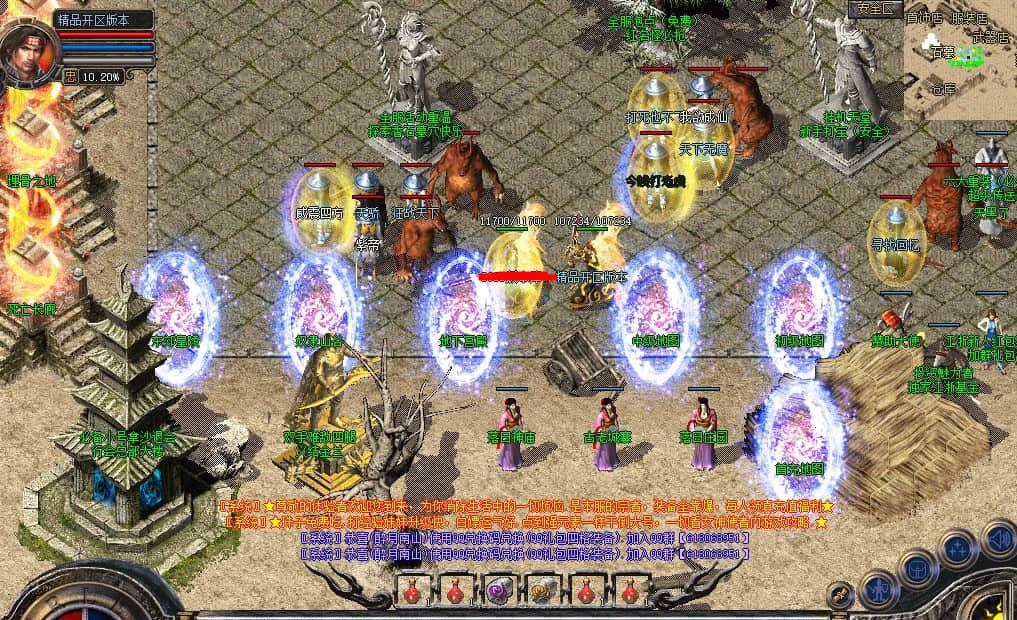Image resolution: width=1017 pixels, height=620 pixels.
Task: Activate the blue four-sparkle round button
Action: point(957,548)
